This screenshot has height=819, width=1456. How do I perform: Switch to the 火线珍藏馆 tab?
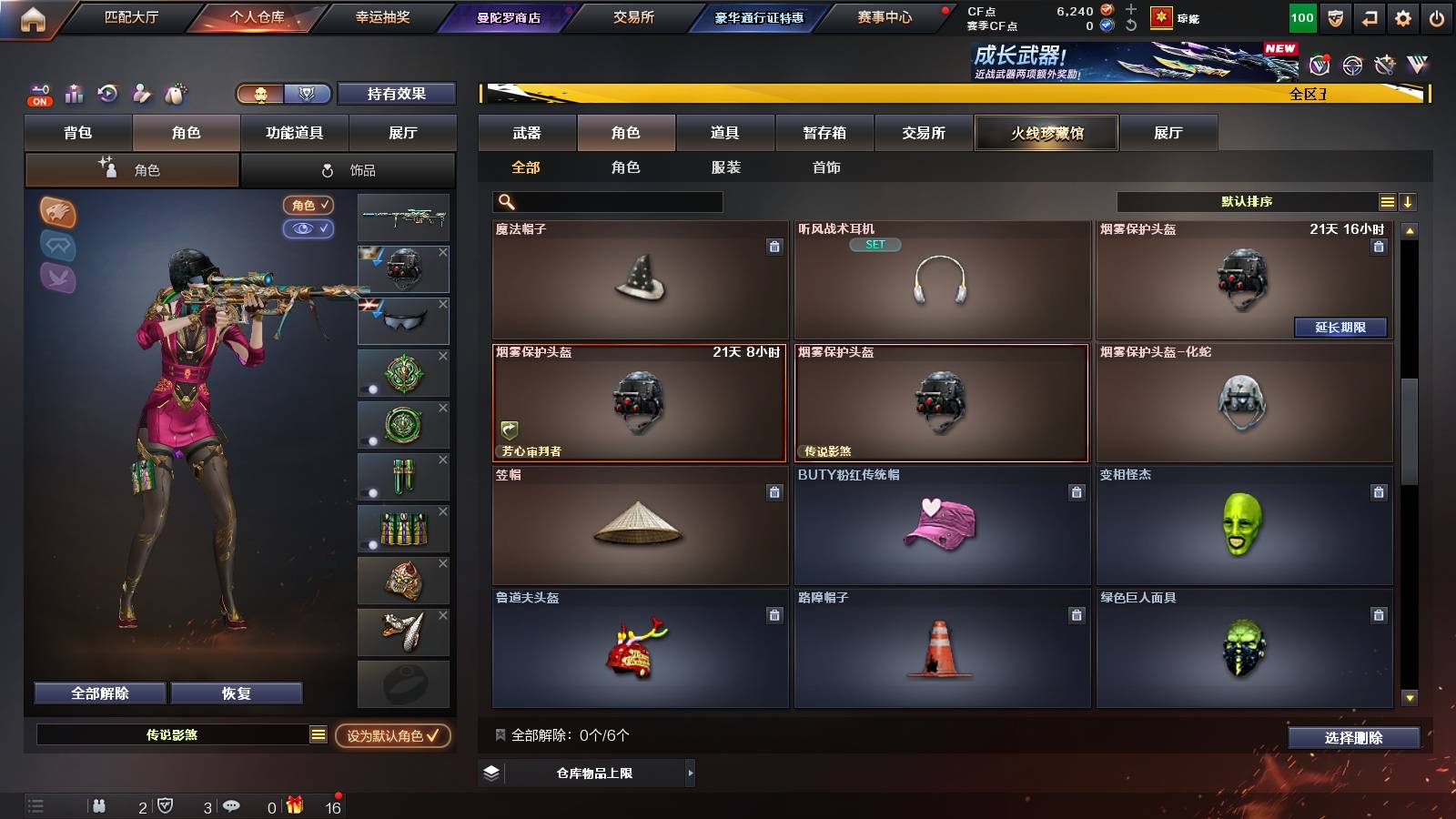click(1046, 133)
